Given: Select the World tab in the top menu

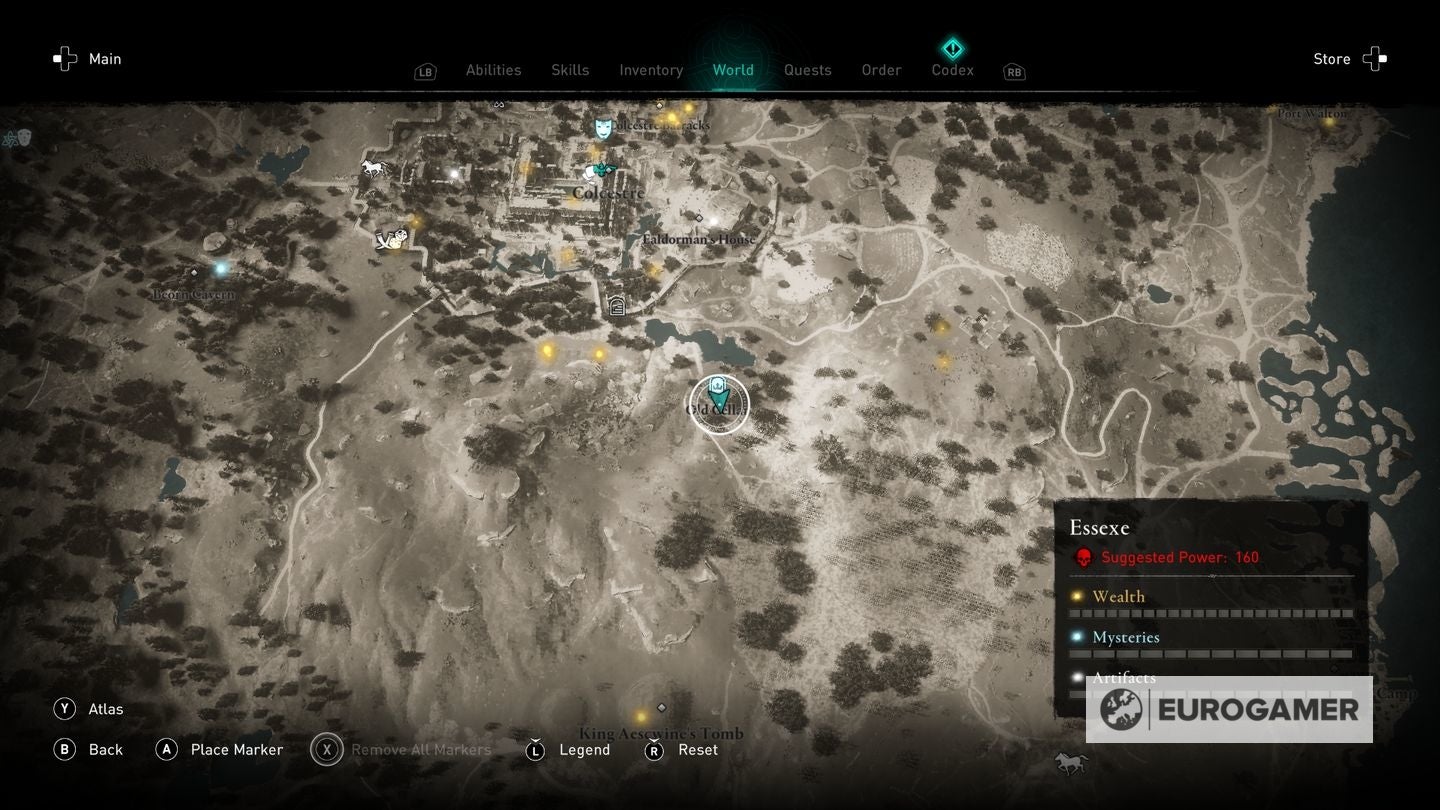Looking at the screenshot, I should pyautogui.click(x=733, y=70).
